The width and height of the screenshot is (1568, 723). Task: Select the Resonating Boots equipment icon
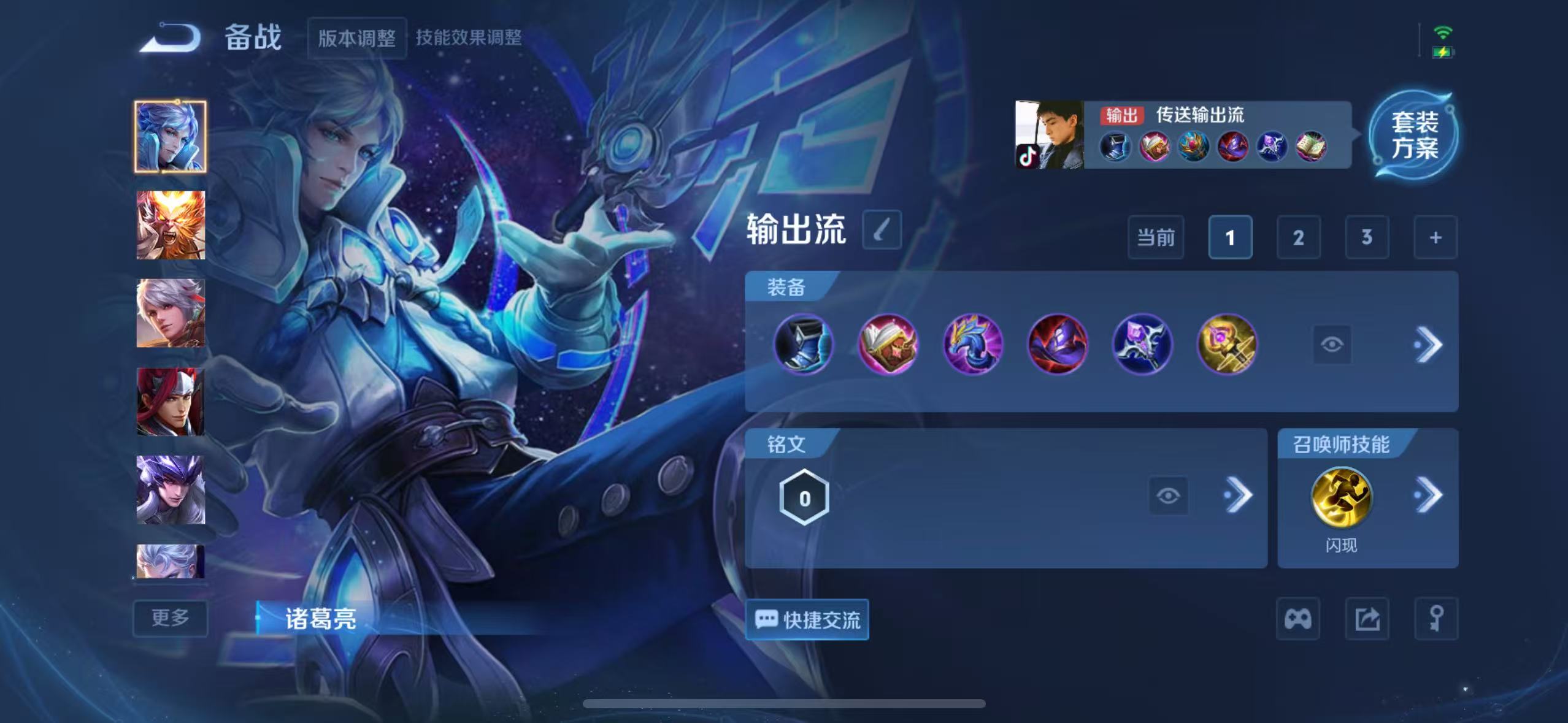pyautogui.click(x=804, y=345)
